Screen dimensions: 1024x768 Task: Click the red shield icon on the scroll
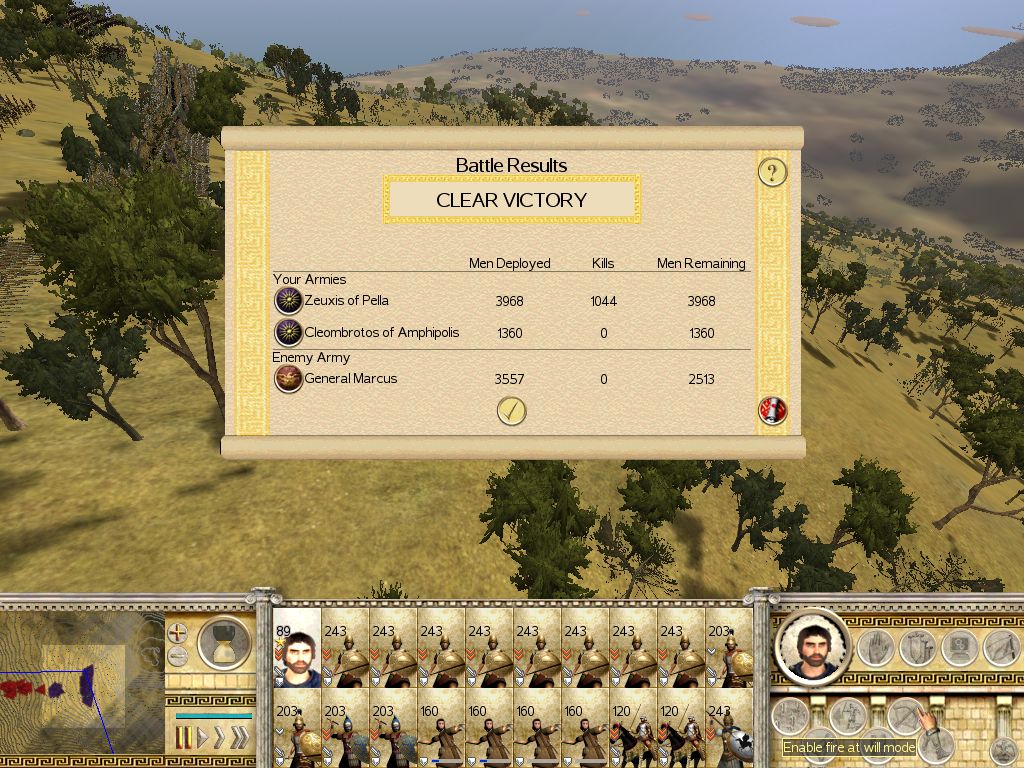pos(772,410)
